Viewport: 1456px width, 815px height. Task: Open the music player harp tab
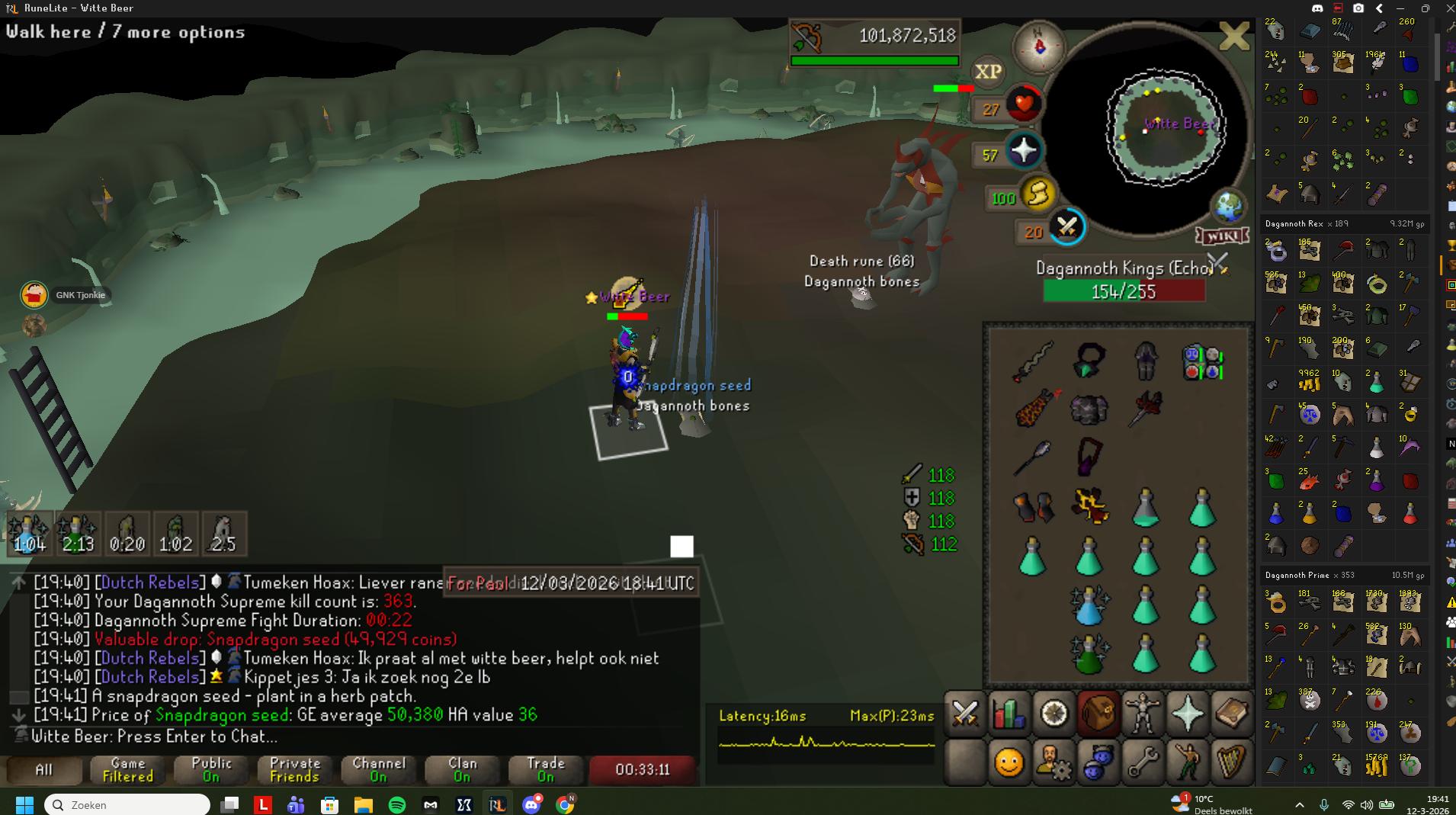[x=1232, y=762]
